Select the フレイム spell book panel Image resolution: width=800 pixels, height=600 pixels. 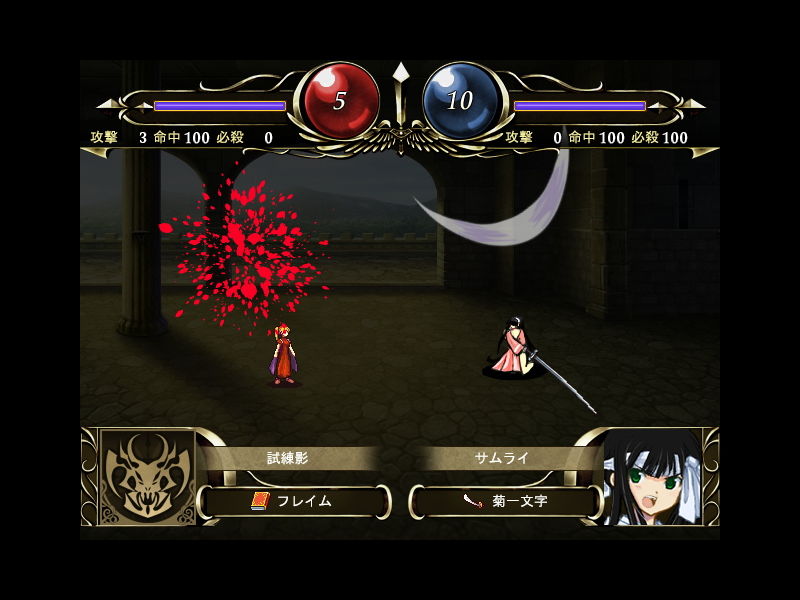tap(294, 501)
